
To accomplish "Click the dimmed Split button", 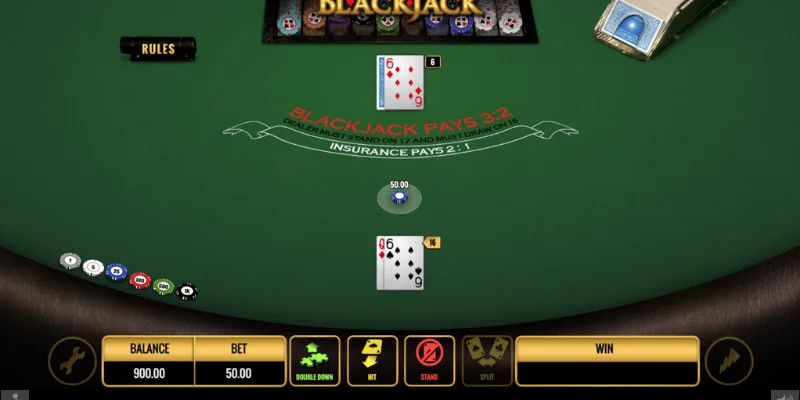I will pos(487,361).
